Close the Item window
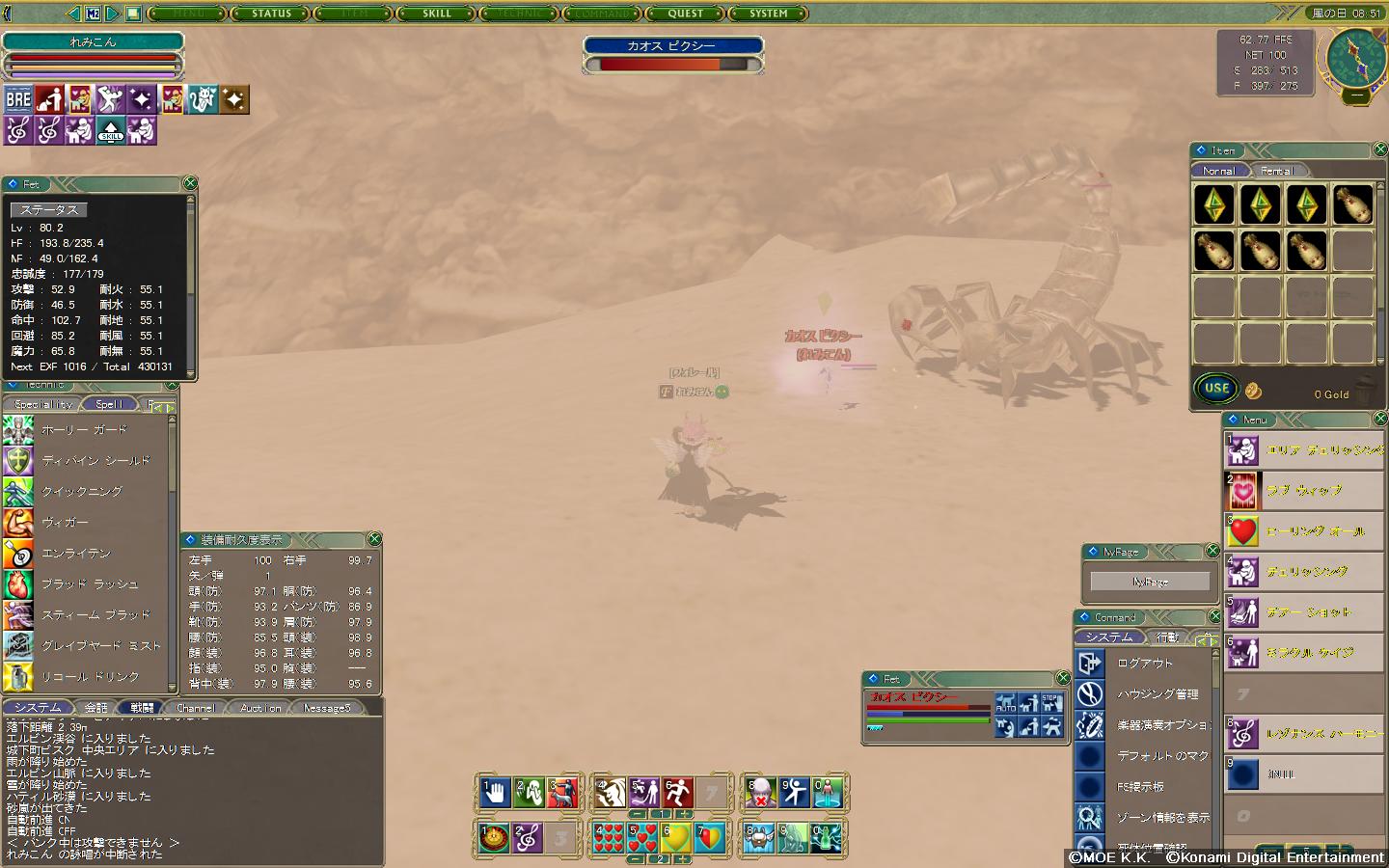This screenshot has width=1389, height=868. [x=1380, y=149]
